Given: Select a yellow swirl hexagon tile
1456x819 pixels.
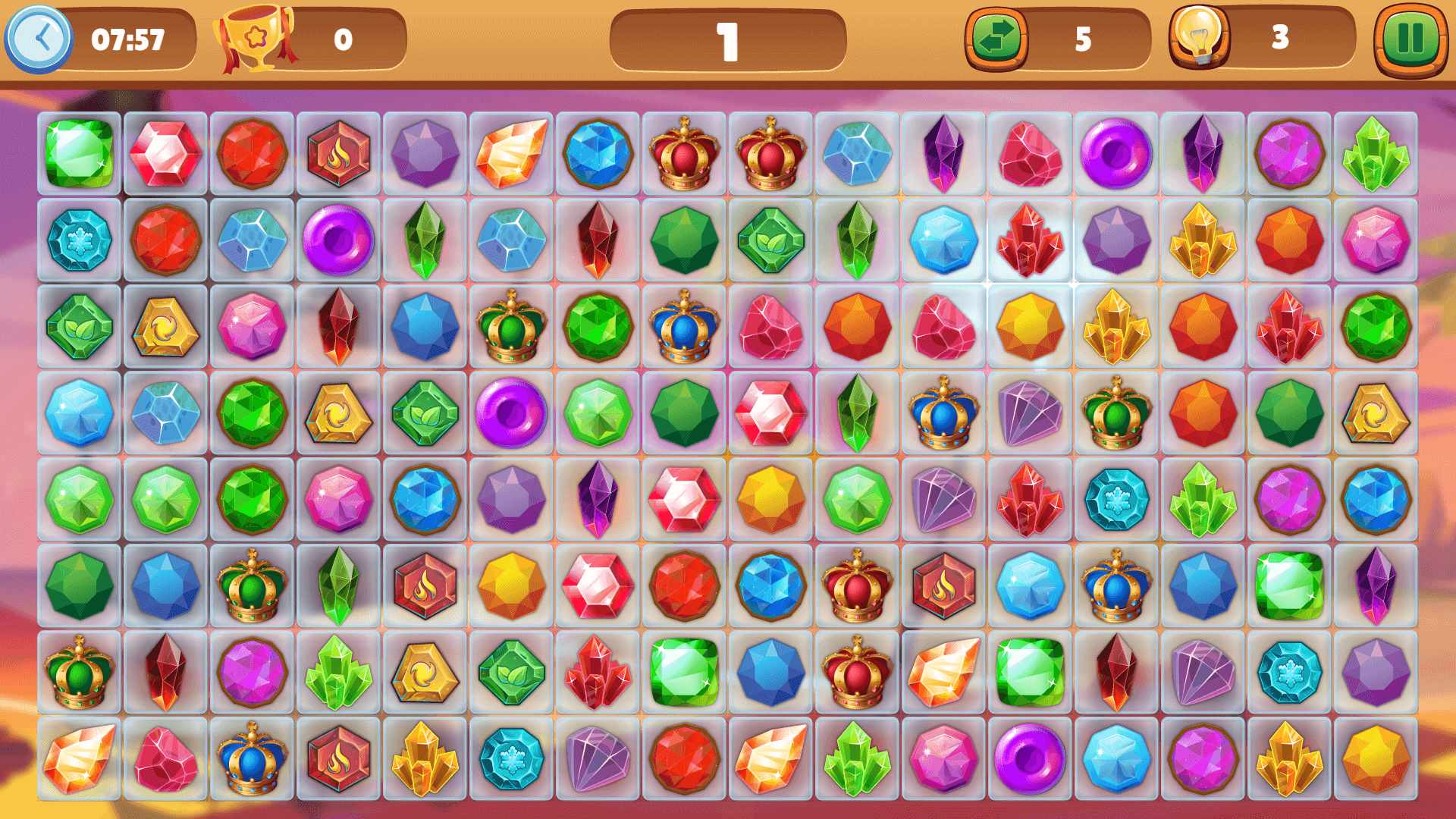Looking at the screenshot, I should click(x=165, y=328).
